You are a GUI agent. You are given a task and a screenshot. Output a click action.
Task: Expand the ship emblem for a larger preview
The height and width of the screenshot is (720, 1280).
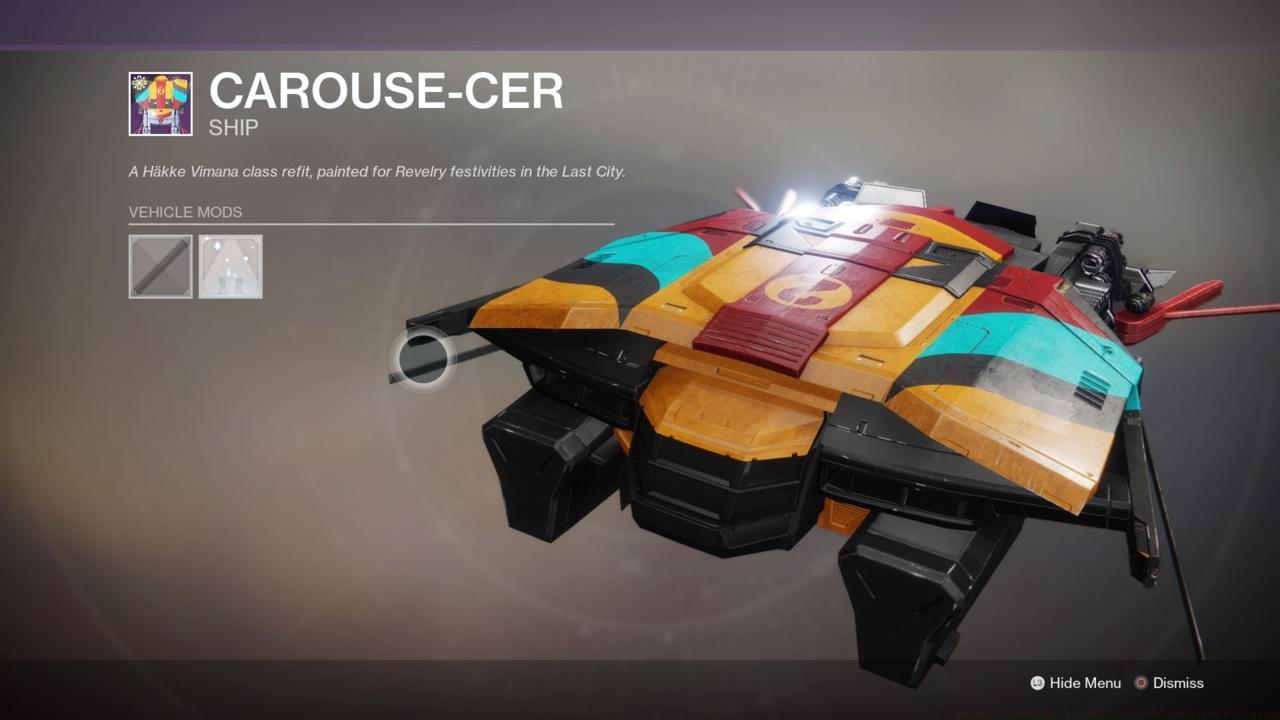click(159, 101)
